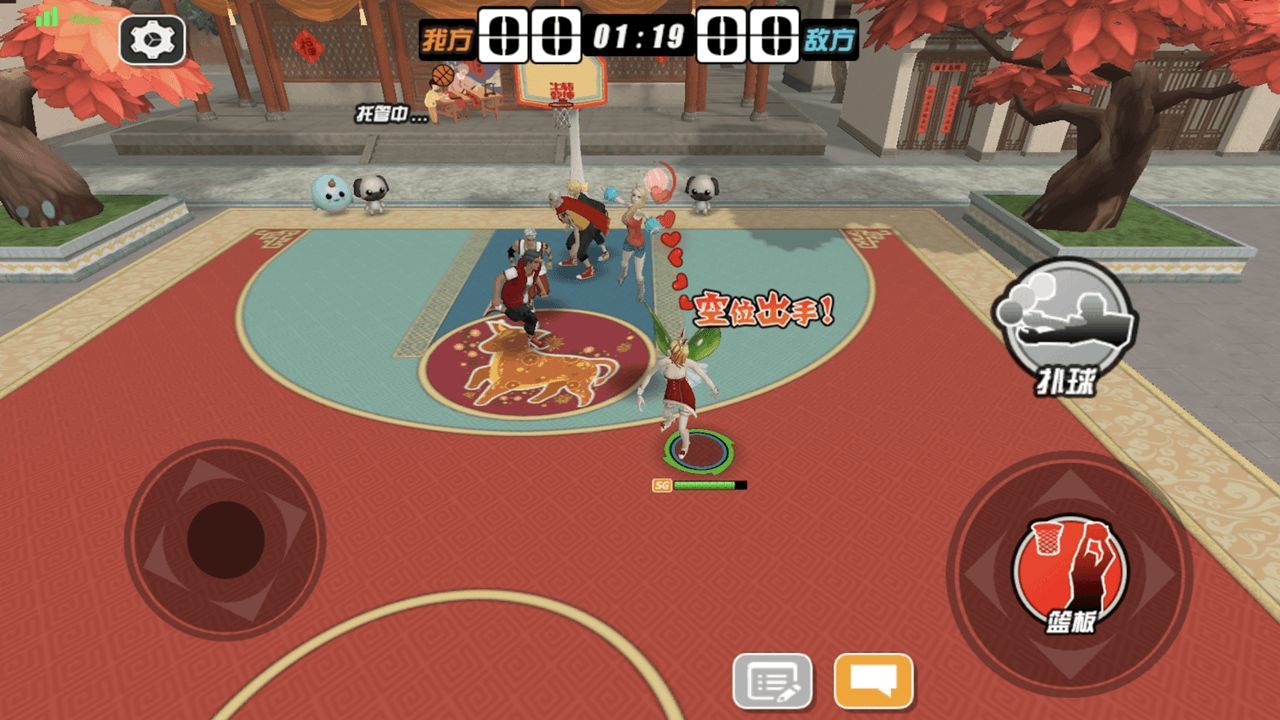This screenshot has height=720, width=1280.
Task: Open the orange chat bubble
Action: coord(873,681)
